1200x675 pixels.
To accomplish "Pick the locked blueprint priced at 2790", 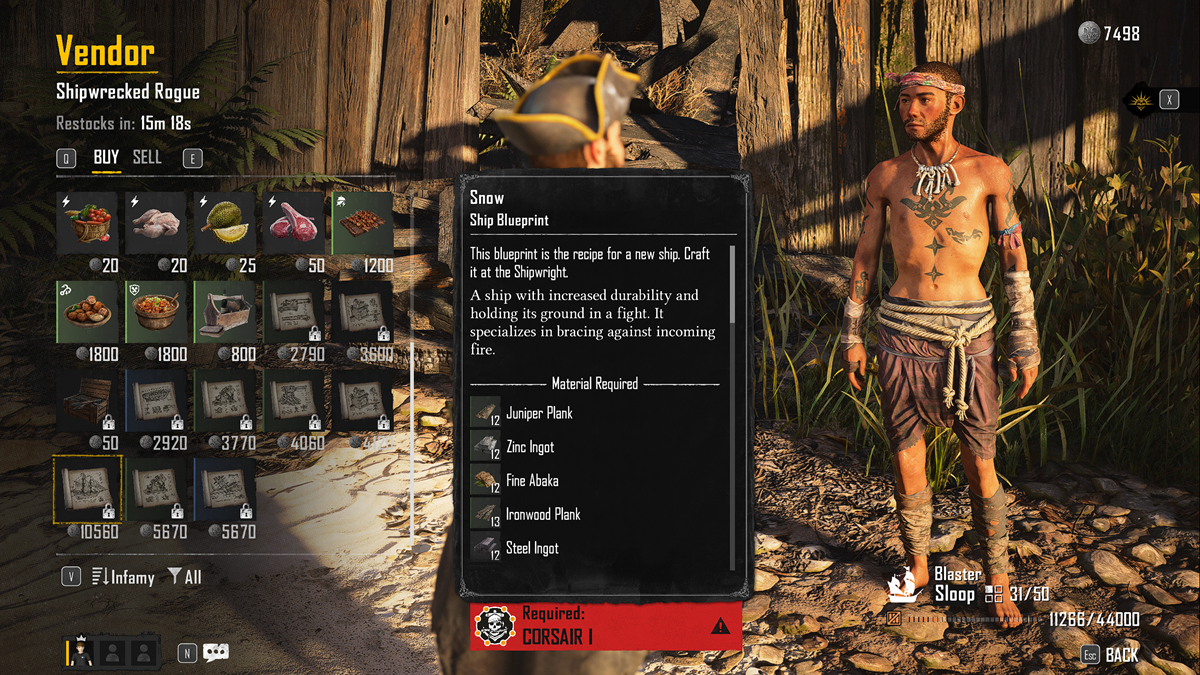I will pyautogui.click(x=293, y=312).
